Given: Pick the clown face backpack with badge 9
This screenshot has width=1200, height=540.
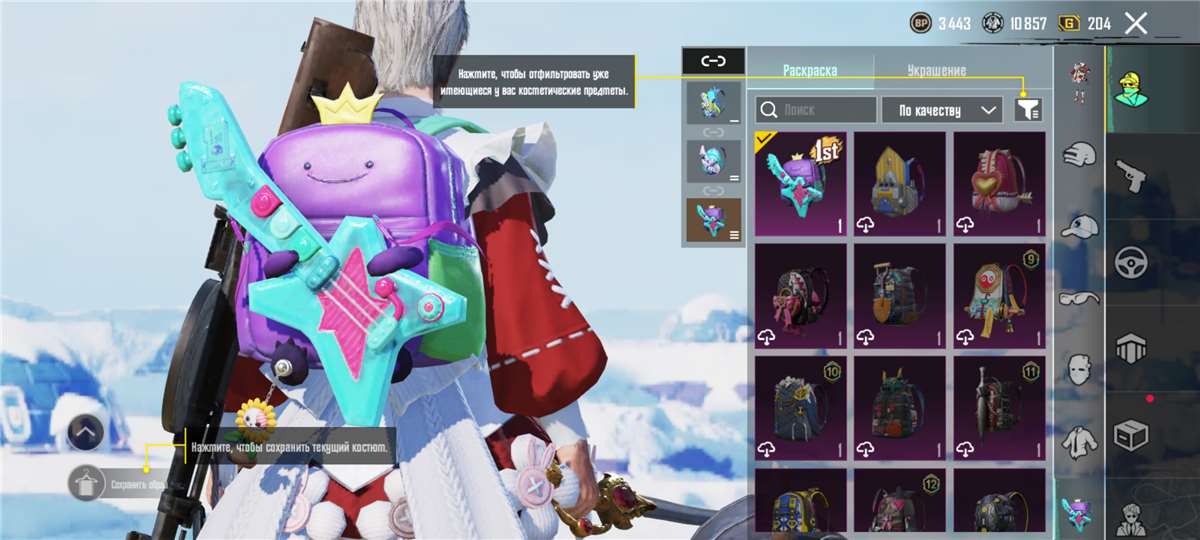Looking at the screenshot, I should click(999, 296).
